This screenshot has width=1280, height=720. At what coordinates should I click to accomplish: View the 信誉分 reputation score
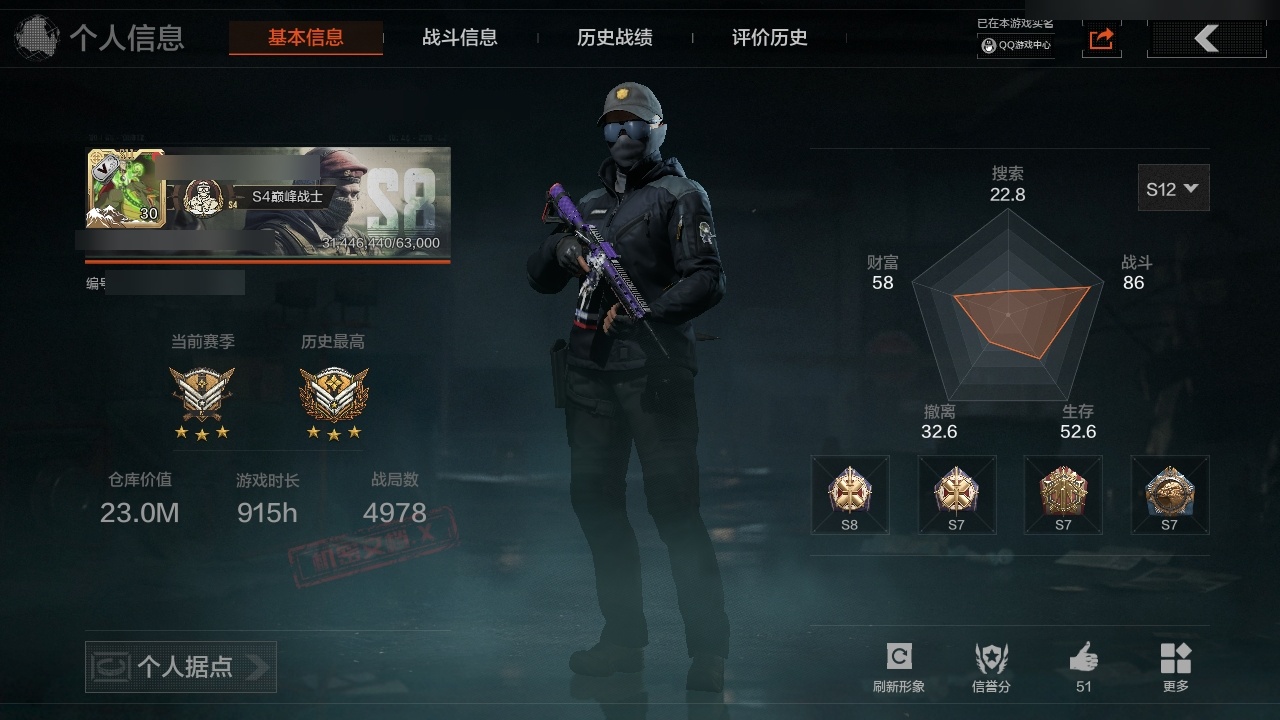pyautogui.click(x=991, y=666)
